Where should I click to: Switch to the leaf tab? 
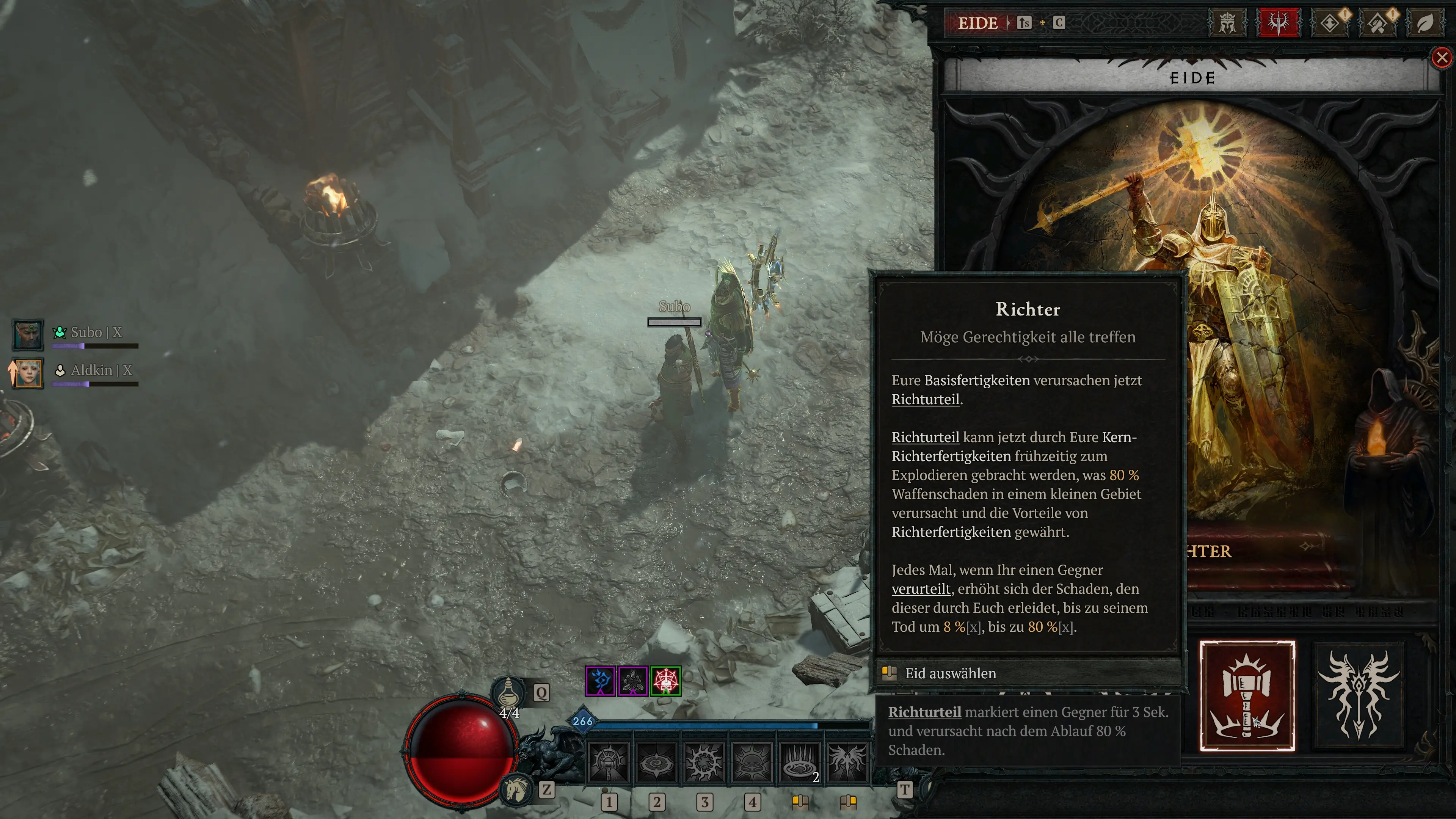tap(1425, 23)
